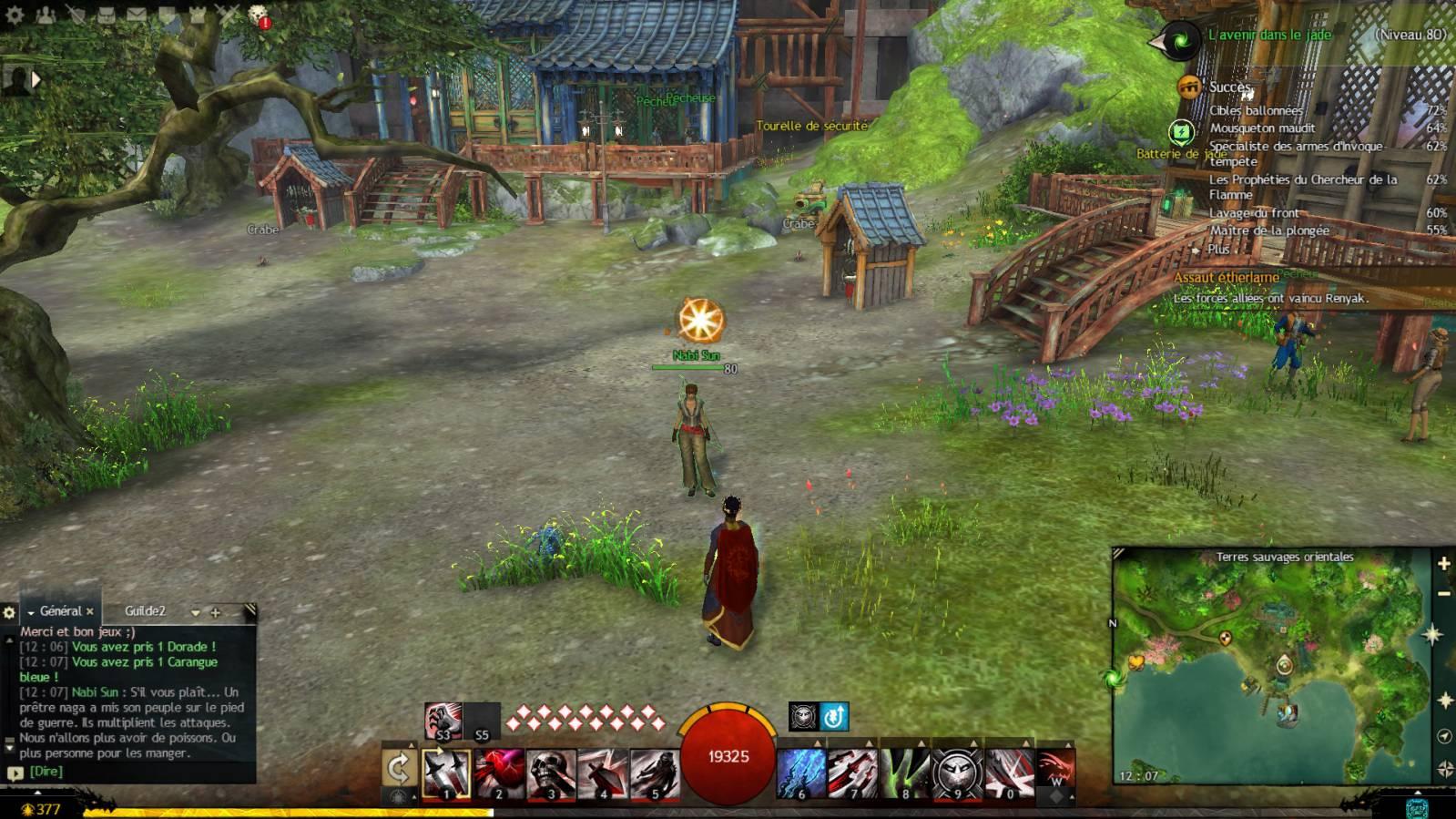
Task: Use the blue lightning skill in slot 6
Action: coord(801,773)
